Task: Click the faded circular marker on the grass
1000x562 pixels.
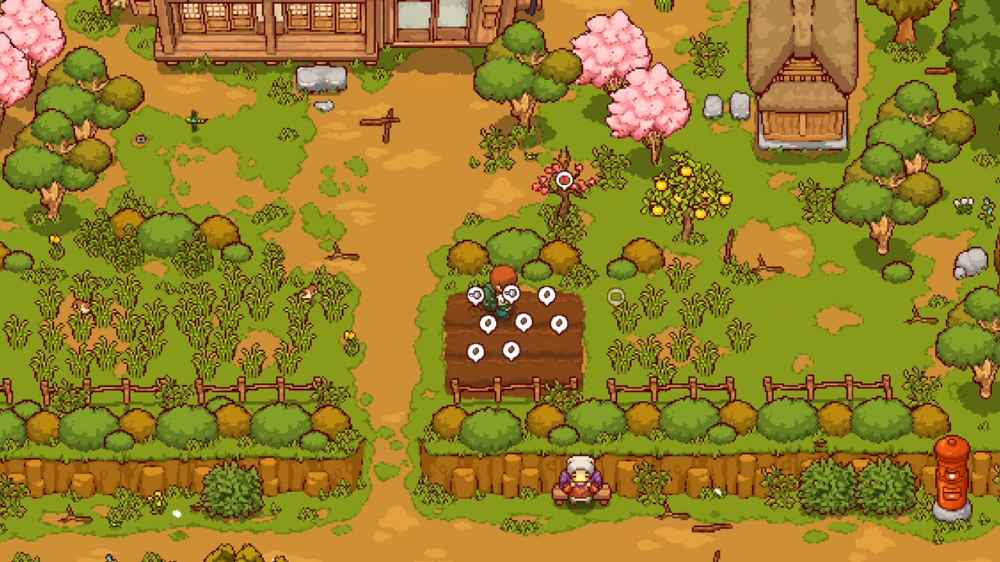Action: tap(616, 296)
